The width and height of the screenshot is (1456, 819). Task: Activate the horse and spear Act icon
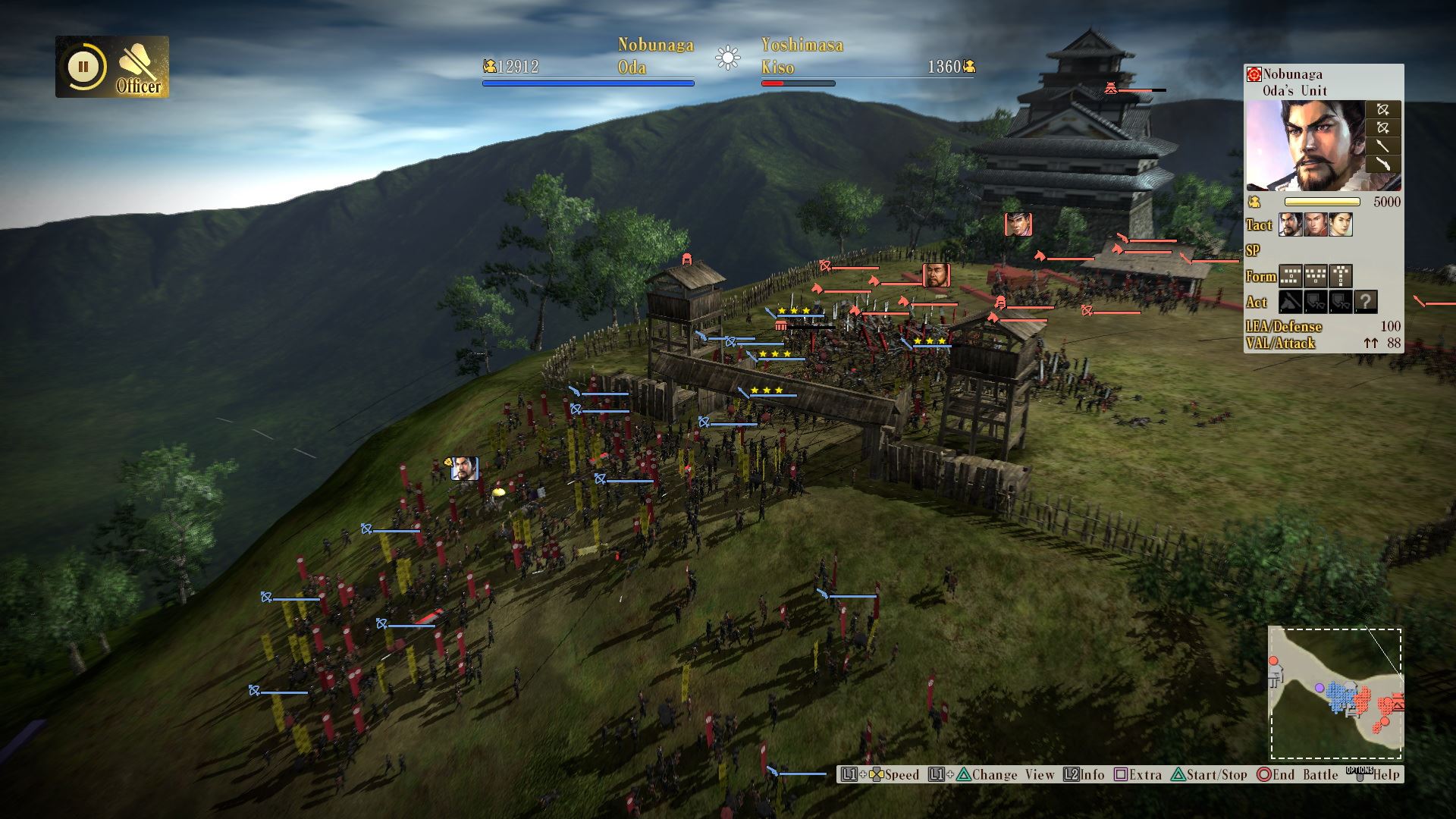tap(1291, 302)
